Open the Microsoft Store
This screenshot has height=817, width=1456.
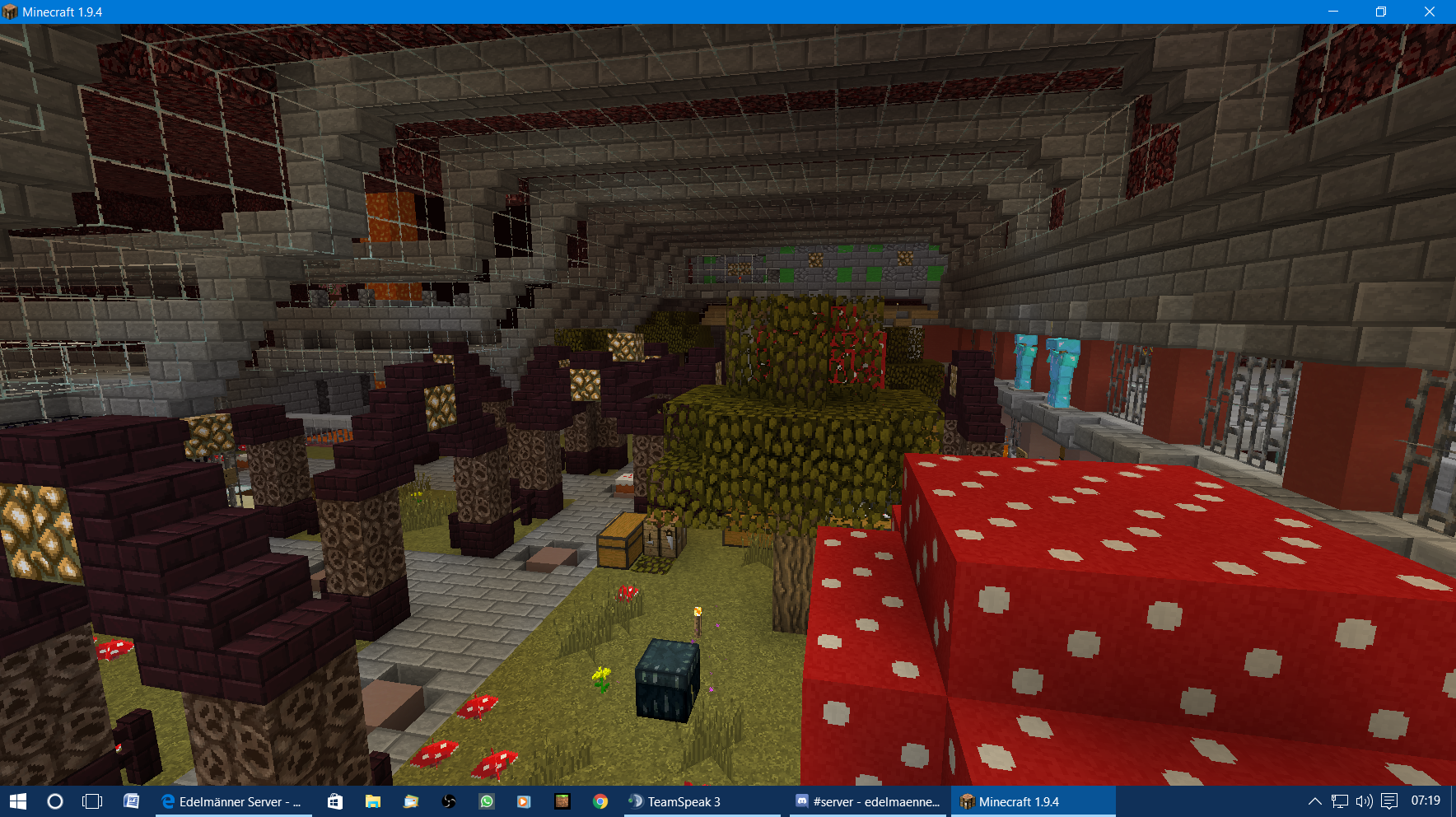click(x=336, y=801)
